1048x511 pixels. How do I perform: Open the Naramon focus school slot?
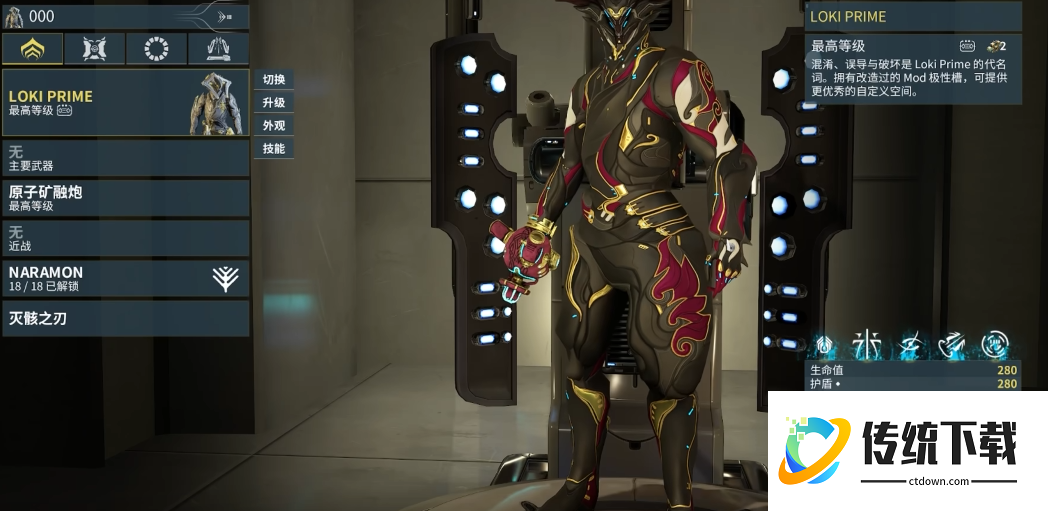click(125, 278)
